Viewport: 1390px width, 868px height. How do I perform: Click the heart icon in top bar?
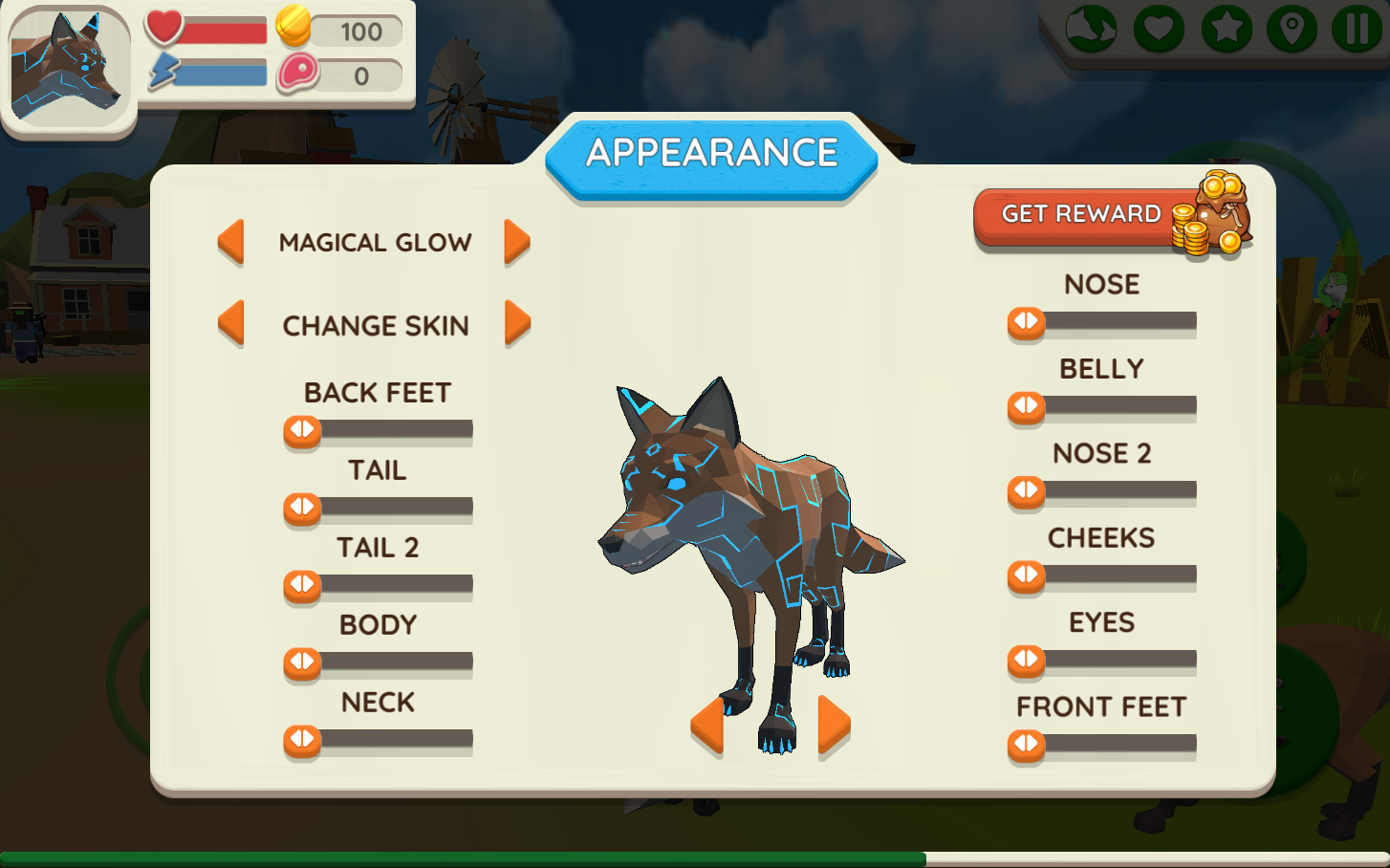(1160, 29)
